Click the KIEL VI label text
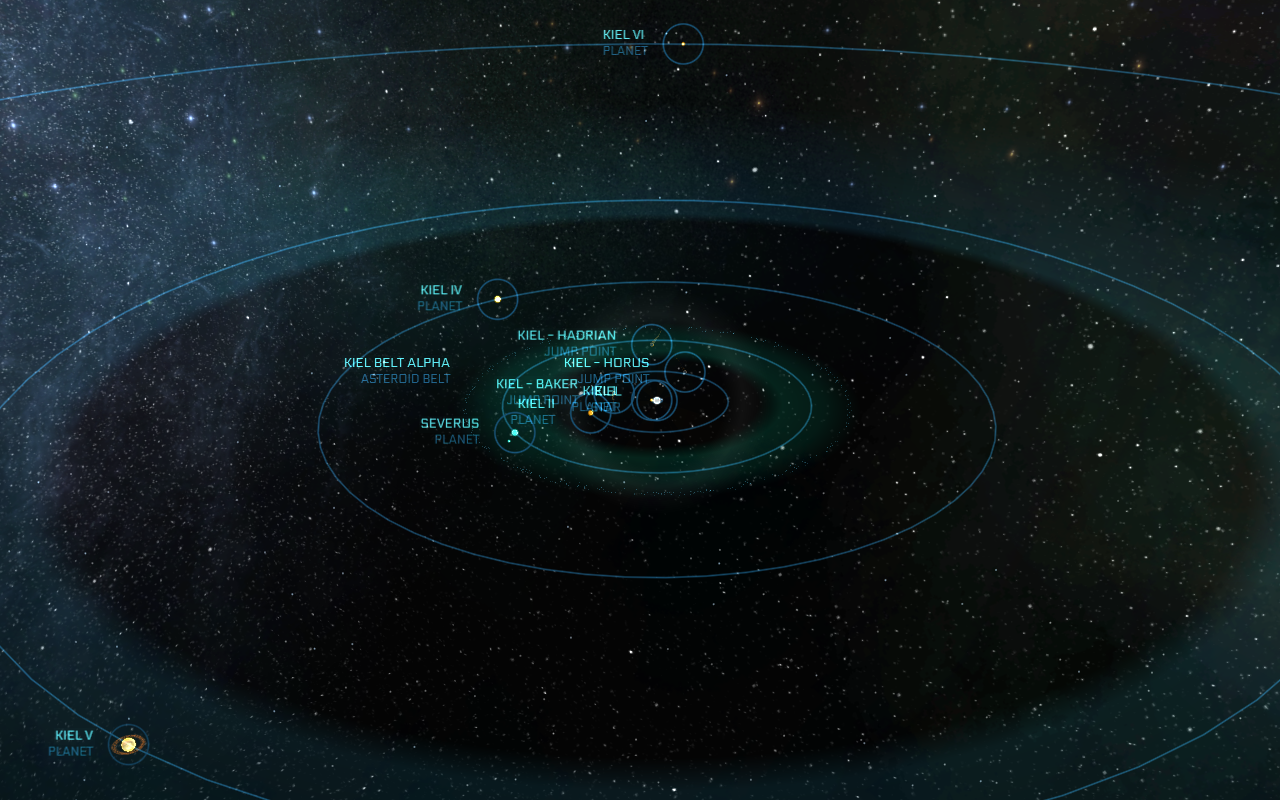The height and width of the screenshot is (800, 1280). pos(622,33)
